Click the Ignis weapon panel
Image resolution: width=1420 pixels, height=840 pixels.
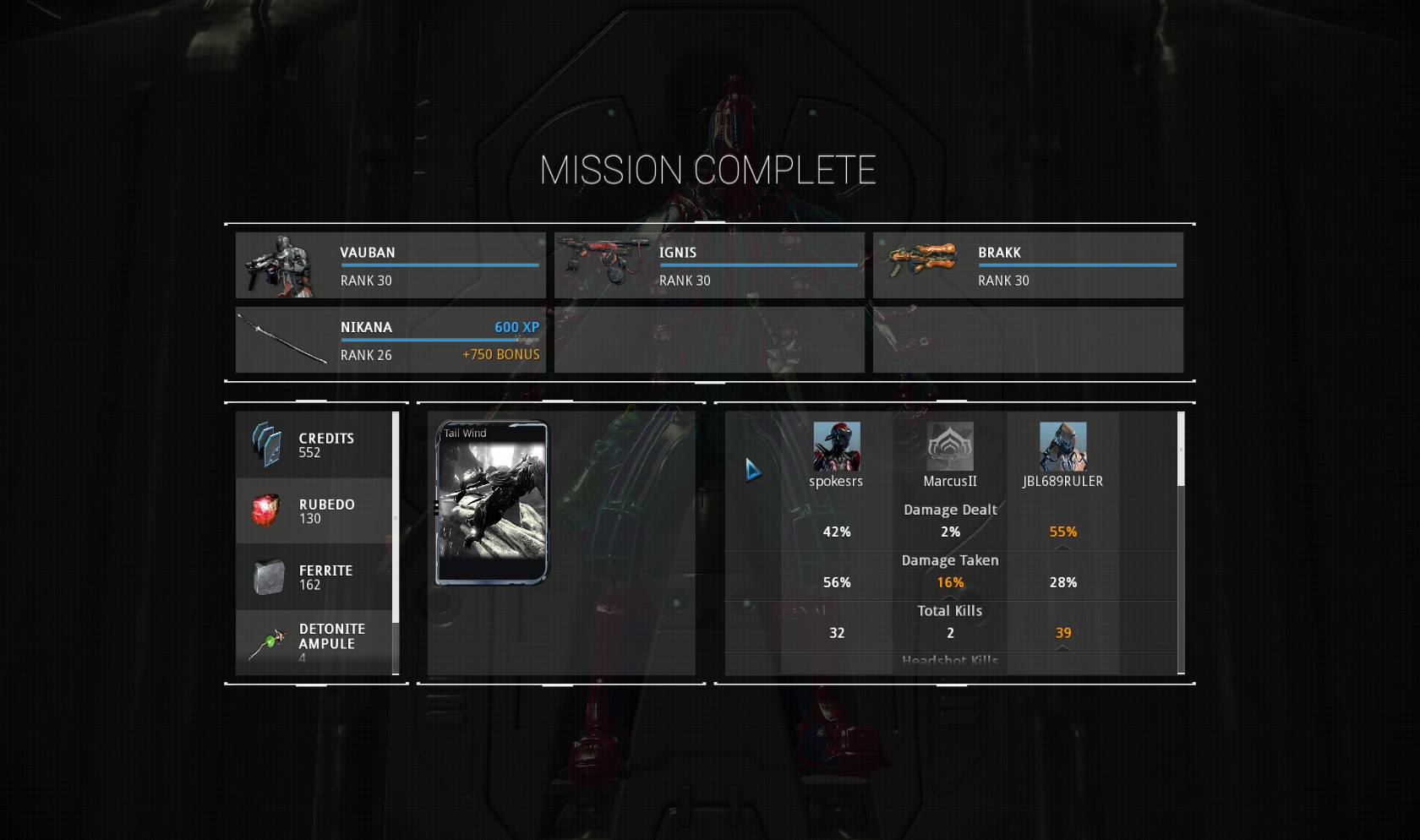[709, 265]
